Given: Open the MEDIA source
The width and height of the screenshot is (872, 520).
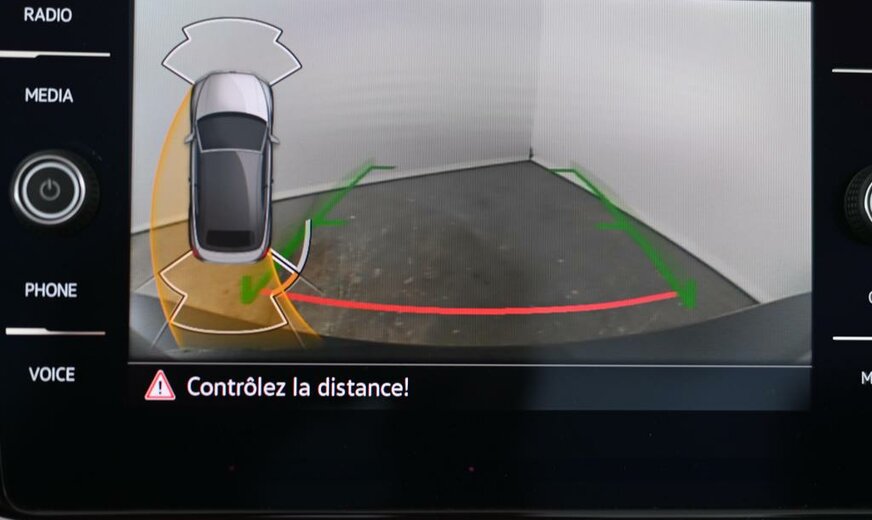Looking at the screenshot, I should click(49, 96).
